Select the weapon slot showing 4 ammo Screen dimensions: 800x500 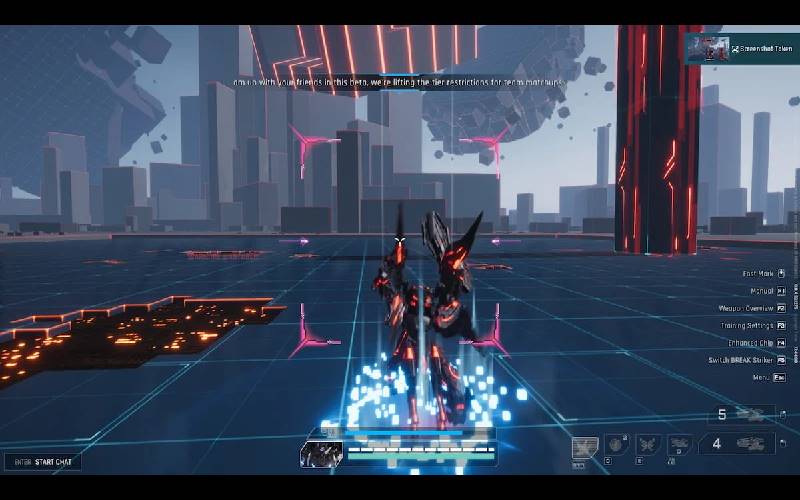point(741,443)
